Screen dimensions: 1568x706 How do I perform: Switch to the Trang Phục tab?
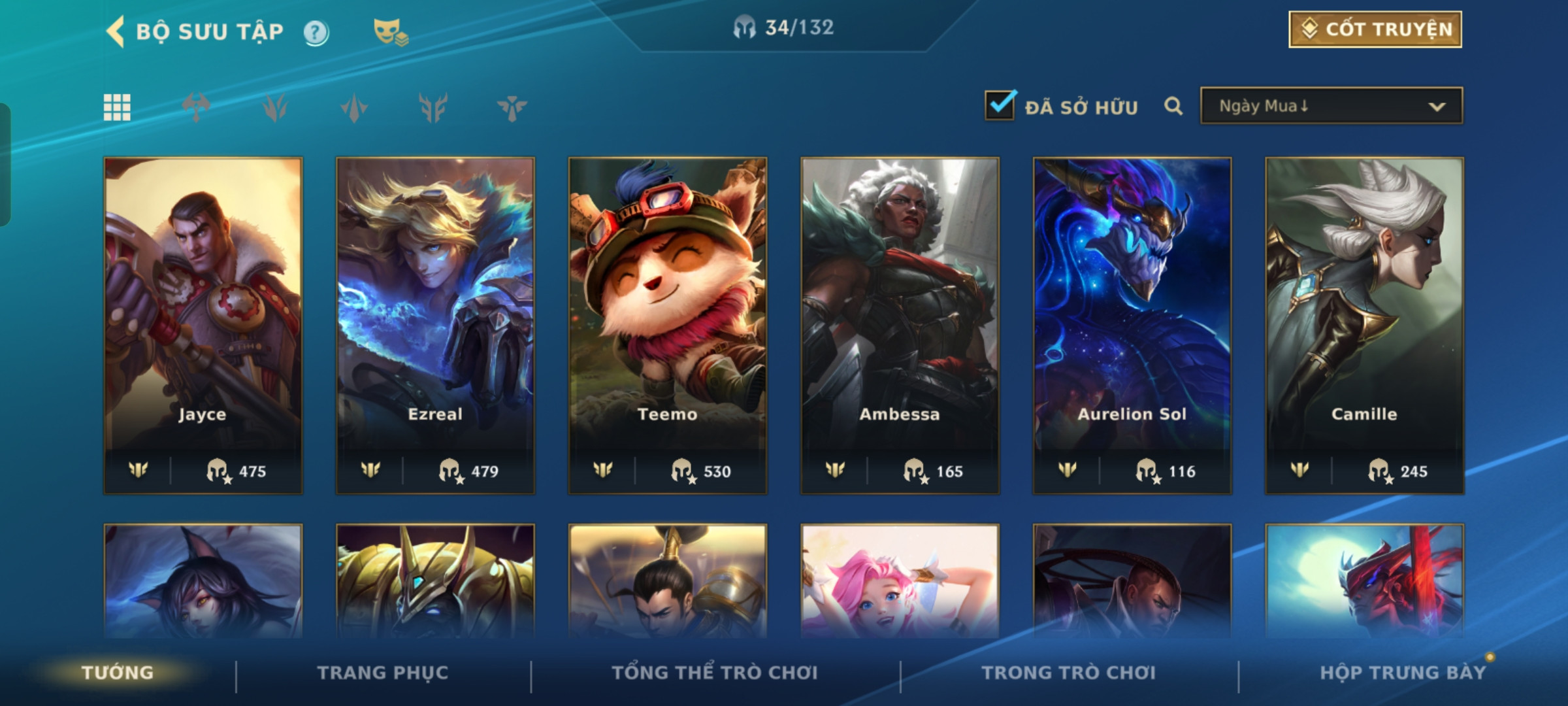point(383,673)
